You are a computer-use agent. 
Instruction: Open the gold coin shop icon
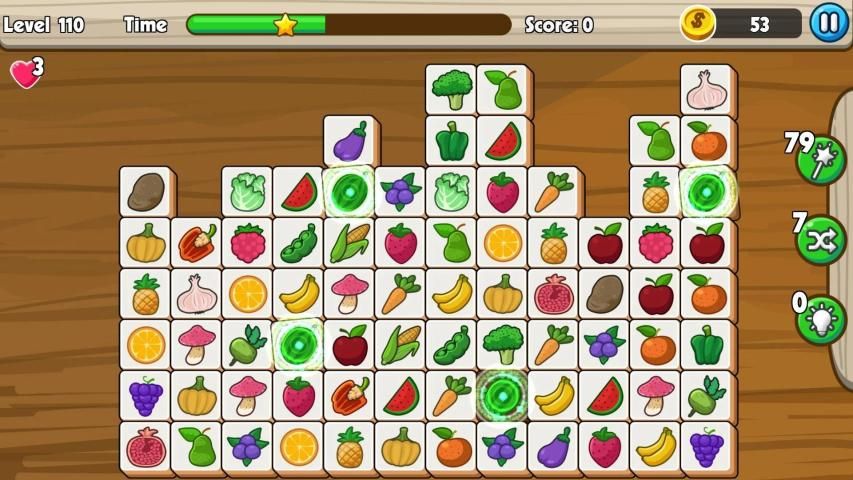point(698,23)
